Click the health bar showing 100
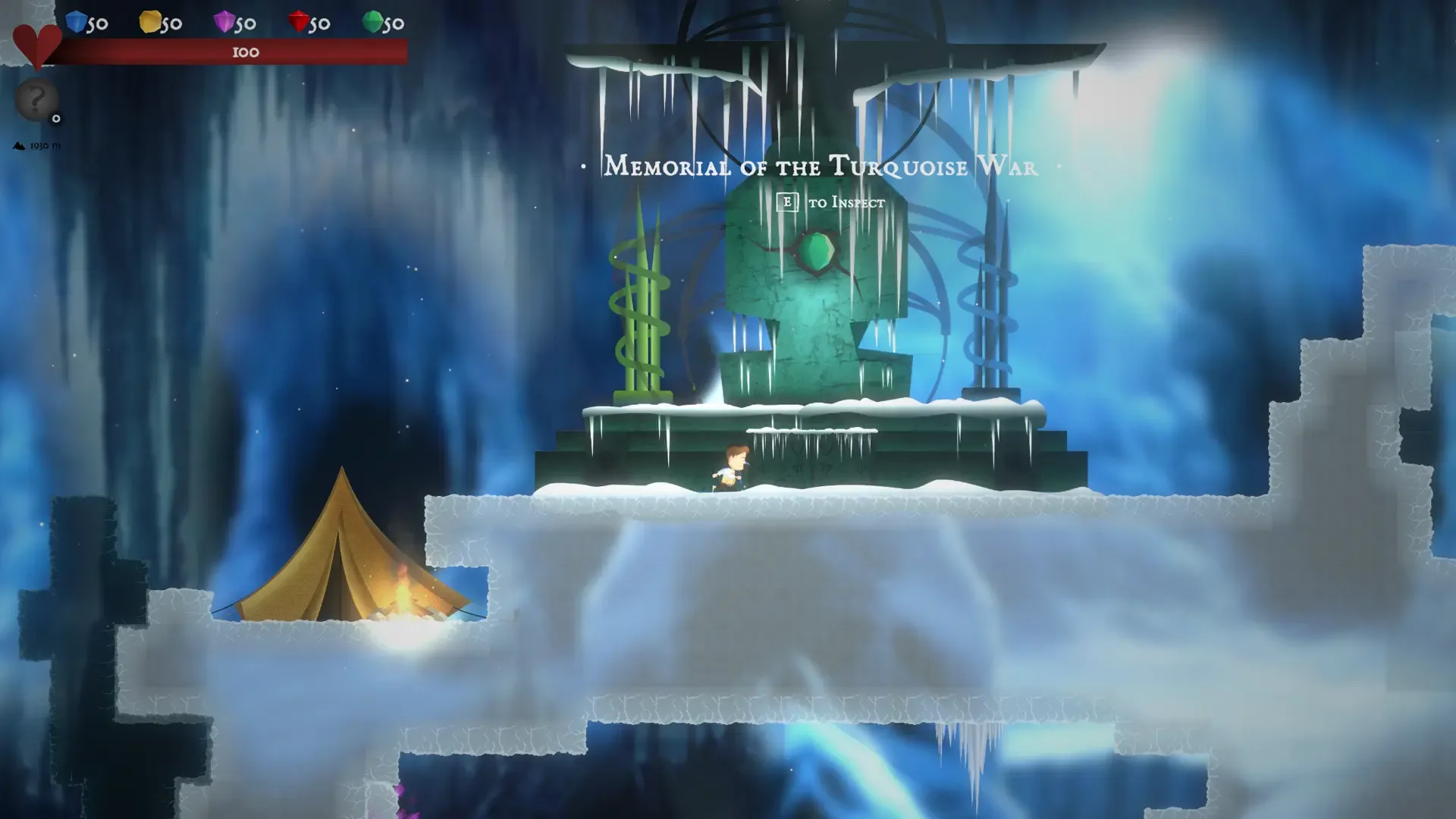 [243, 52]
